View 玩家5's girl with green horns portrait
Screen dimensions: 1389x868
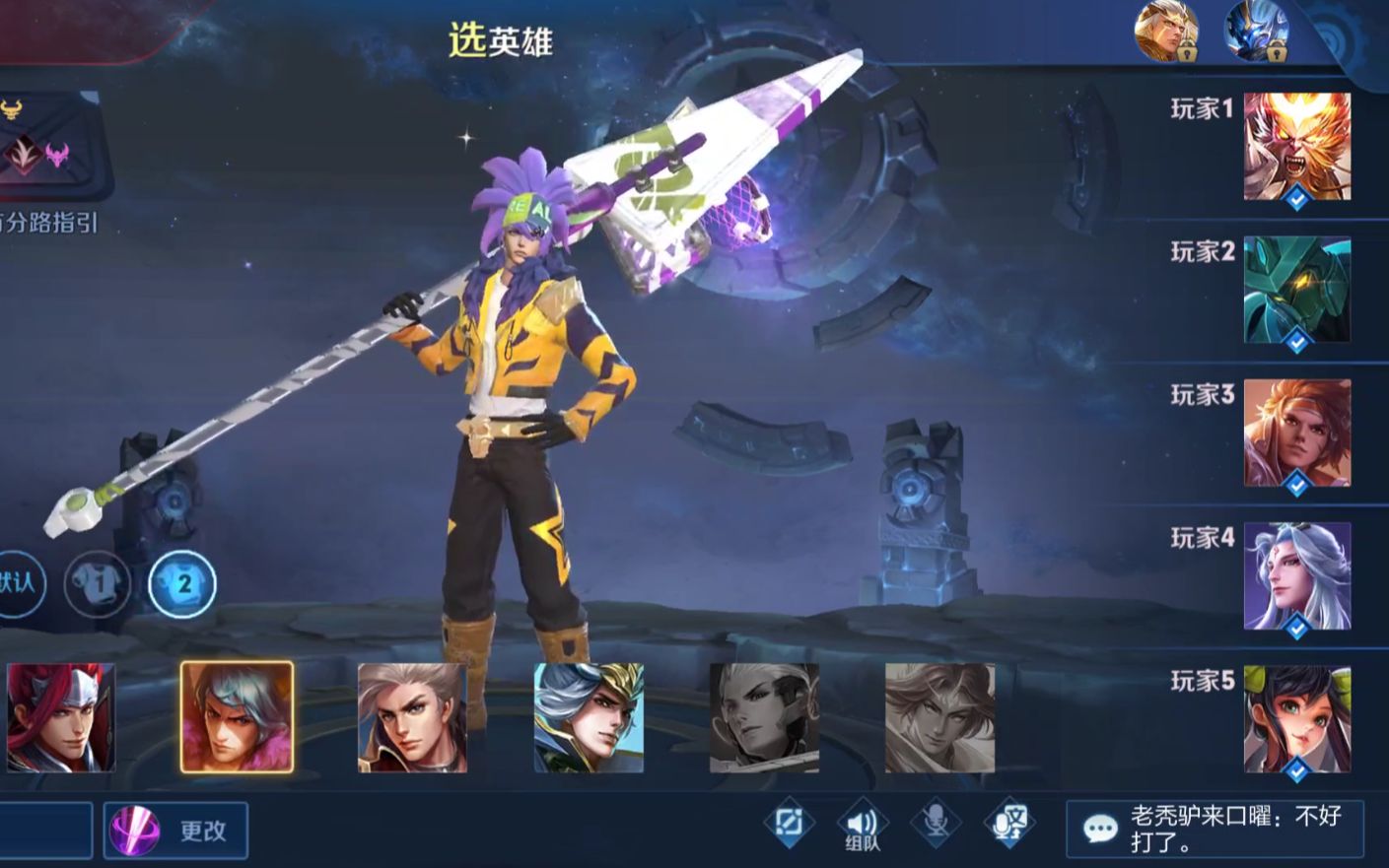[x=1296, y=718]
